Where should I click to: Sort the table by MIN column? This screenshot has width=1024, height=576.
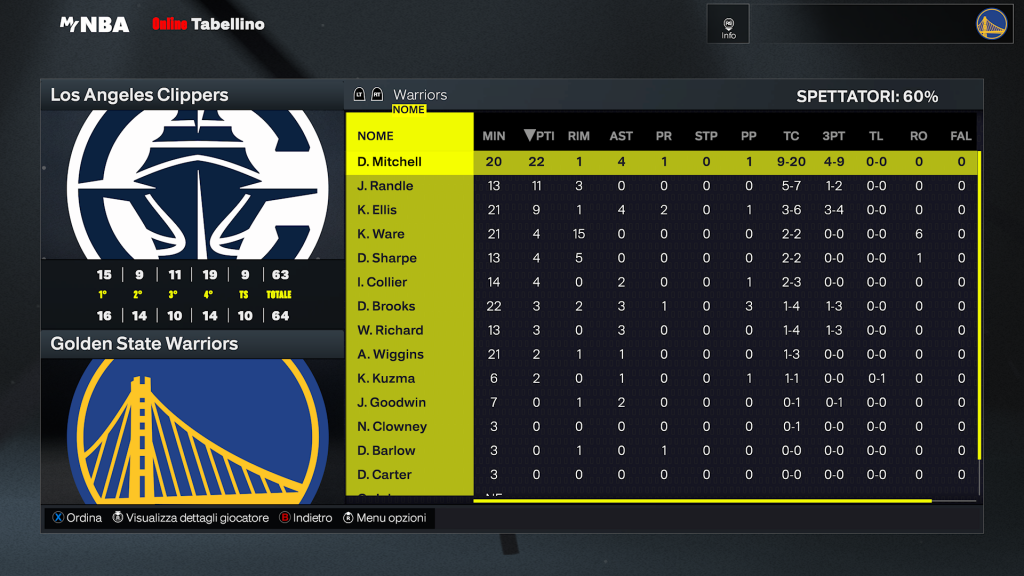click(x=494, y=136)
